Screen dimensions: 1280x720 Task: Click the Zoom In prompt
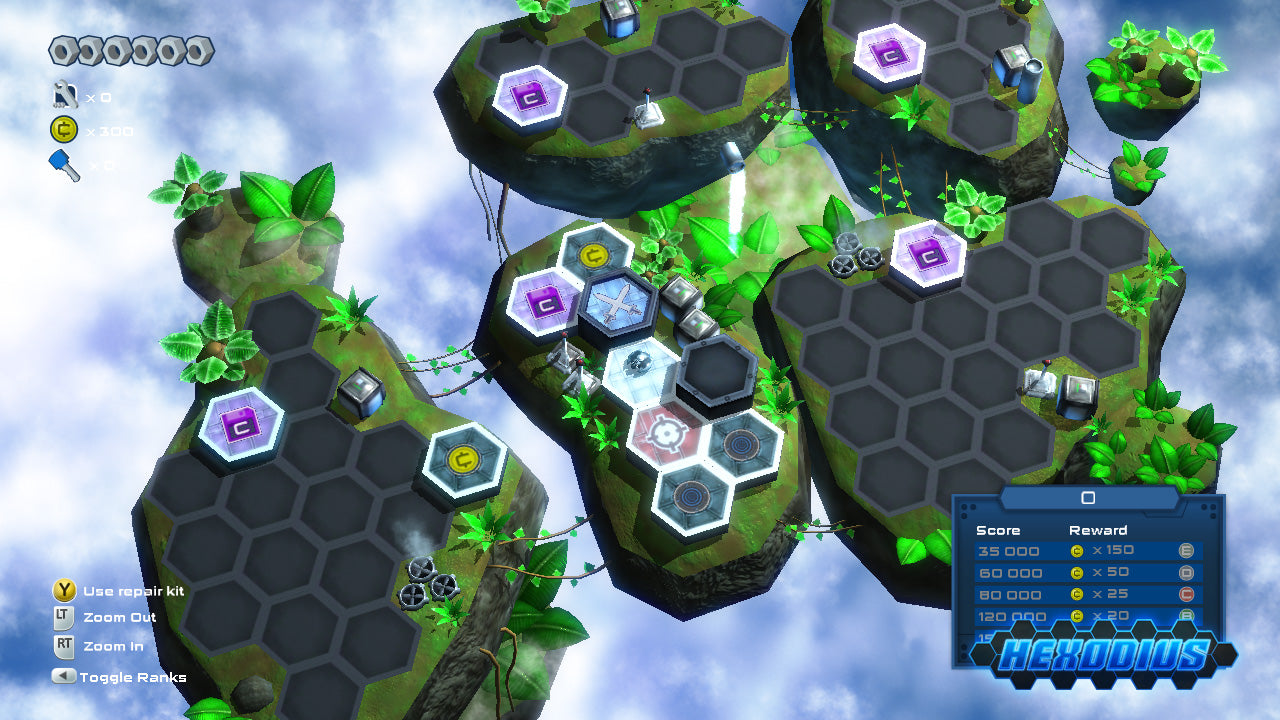tap(65, 646)
